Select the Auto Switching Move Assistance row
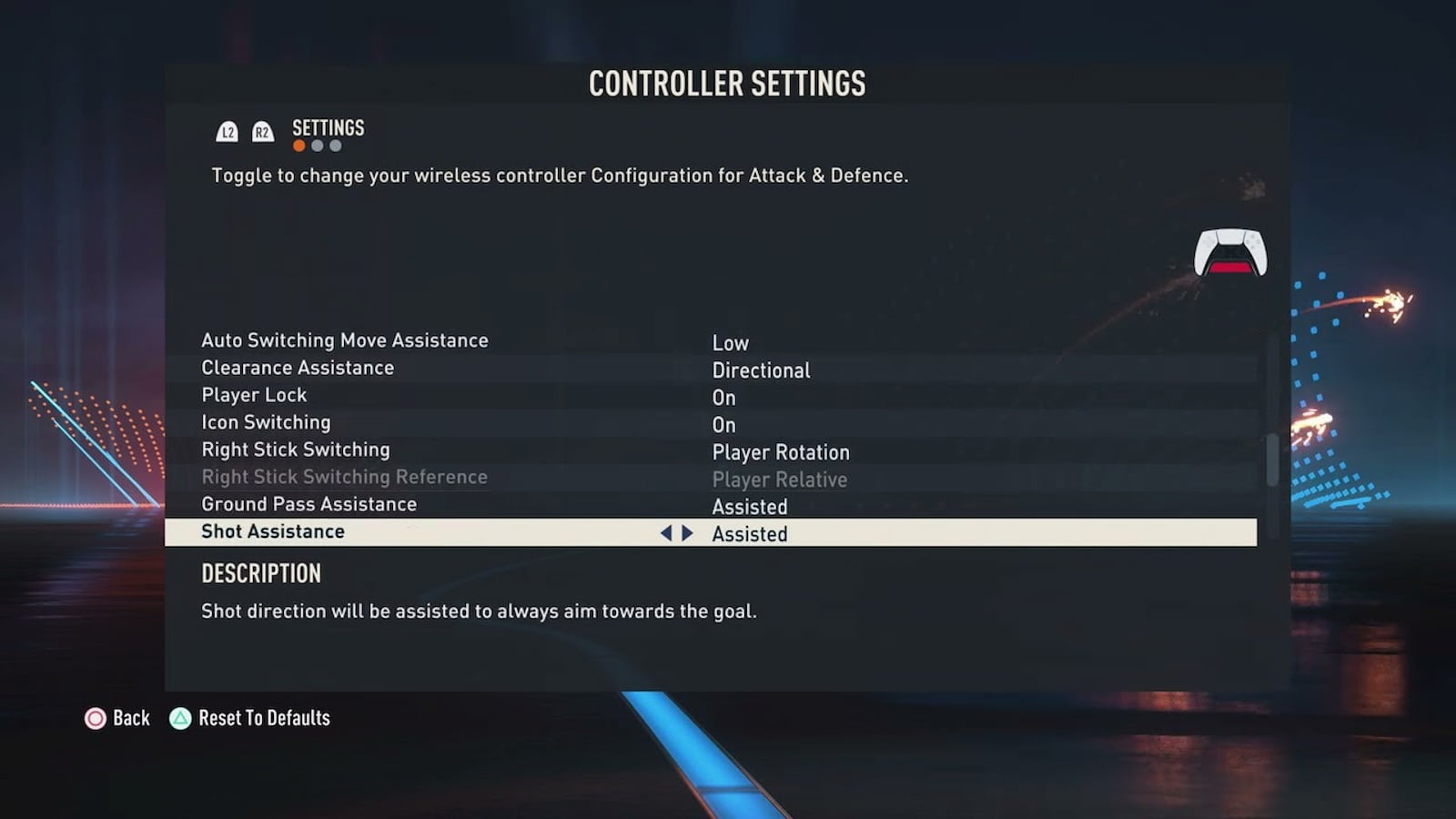Image resolution: width=1456 pixels, height=819 pixels. 345,341
